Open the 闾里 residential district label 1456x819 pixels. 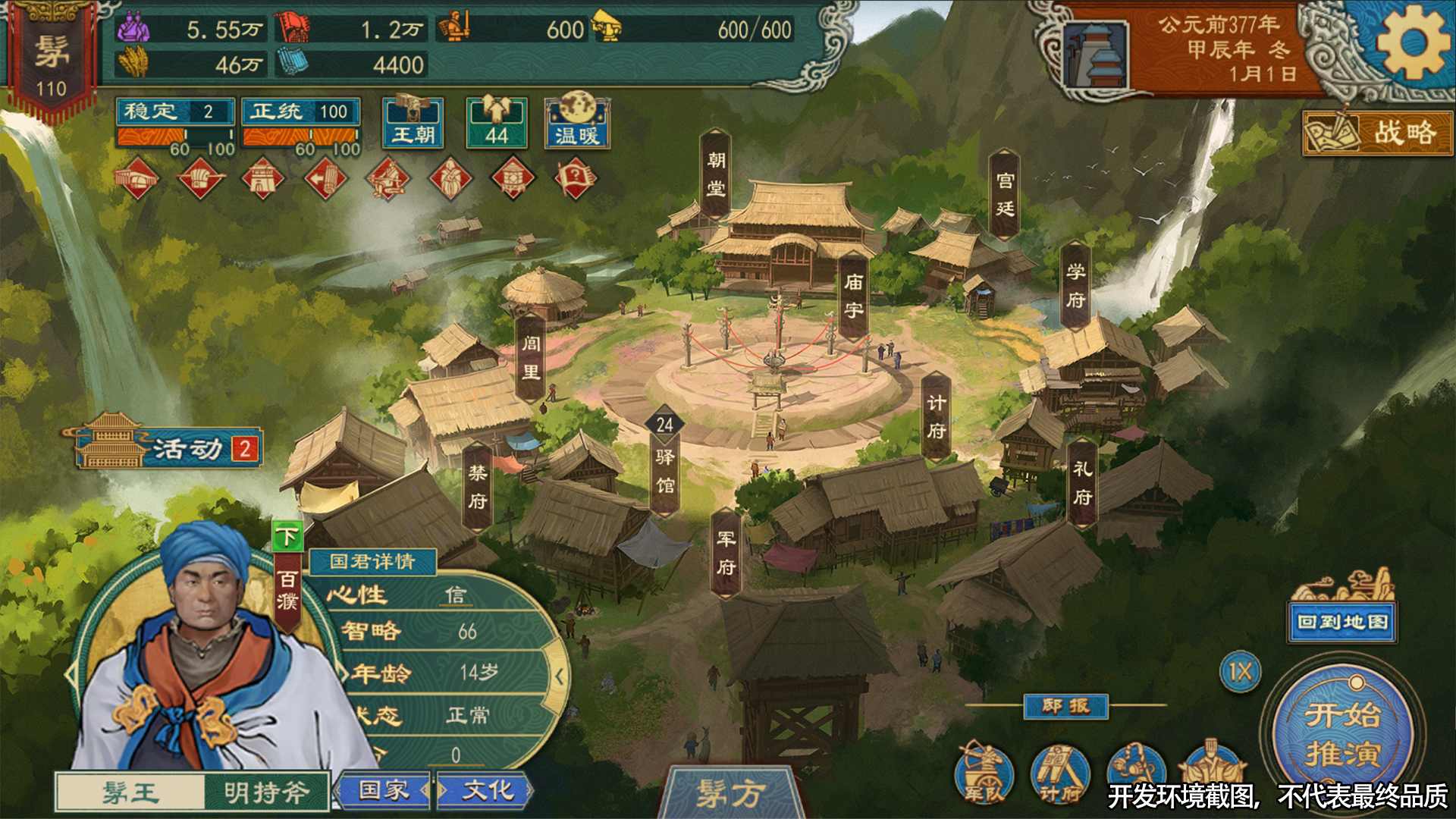pyautogui.click(x=531, y=358)
